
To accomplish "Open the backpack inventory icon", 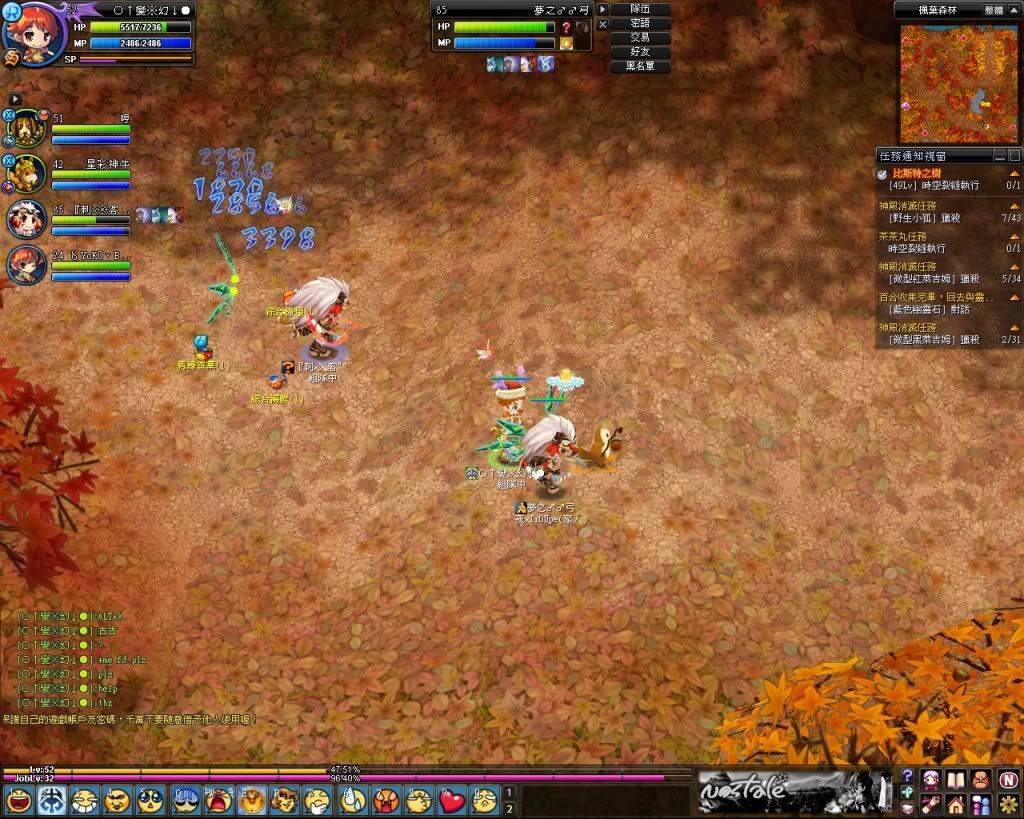I will point(981,779).
